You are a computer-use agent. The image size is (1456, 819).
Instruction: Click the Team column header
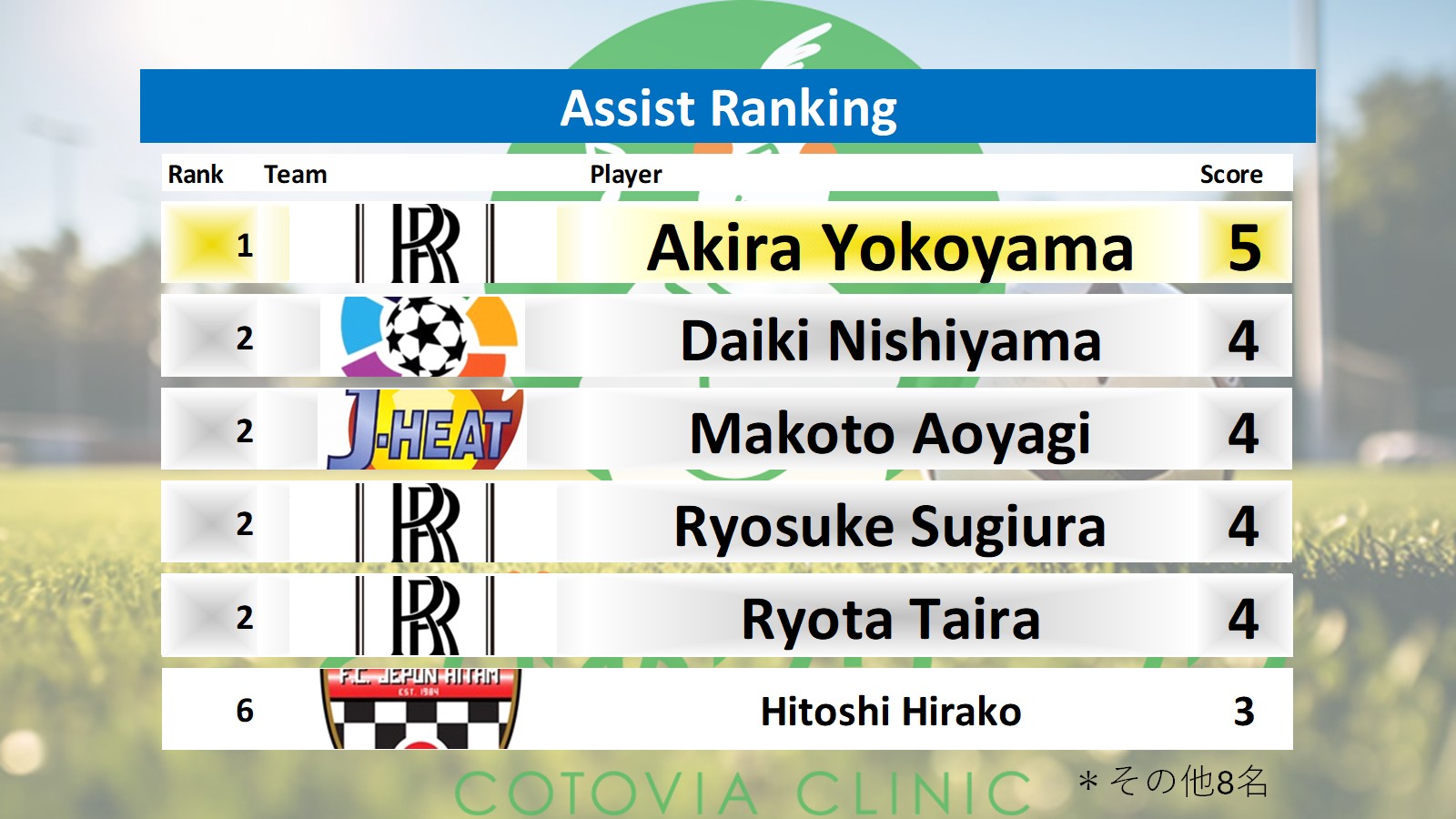coord(295,174)
